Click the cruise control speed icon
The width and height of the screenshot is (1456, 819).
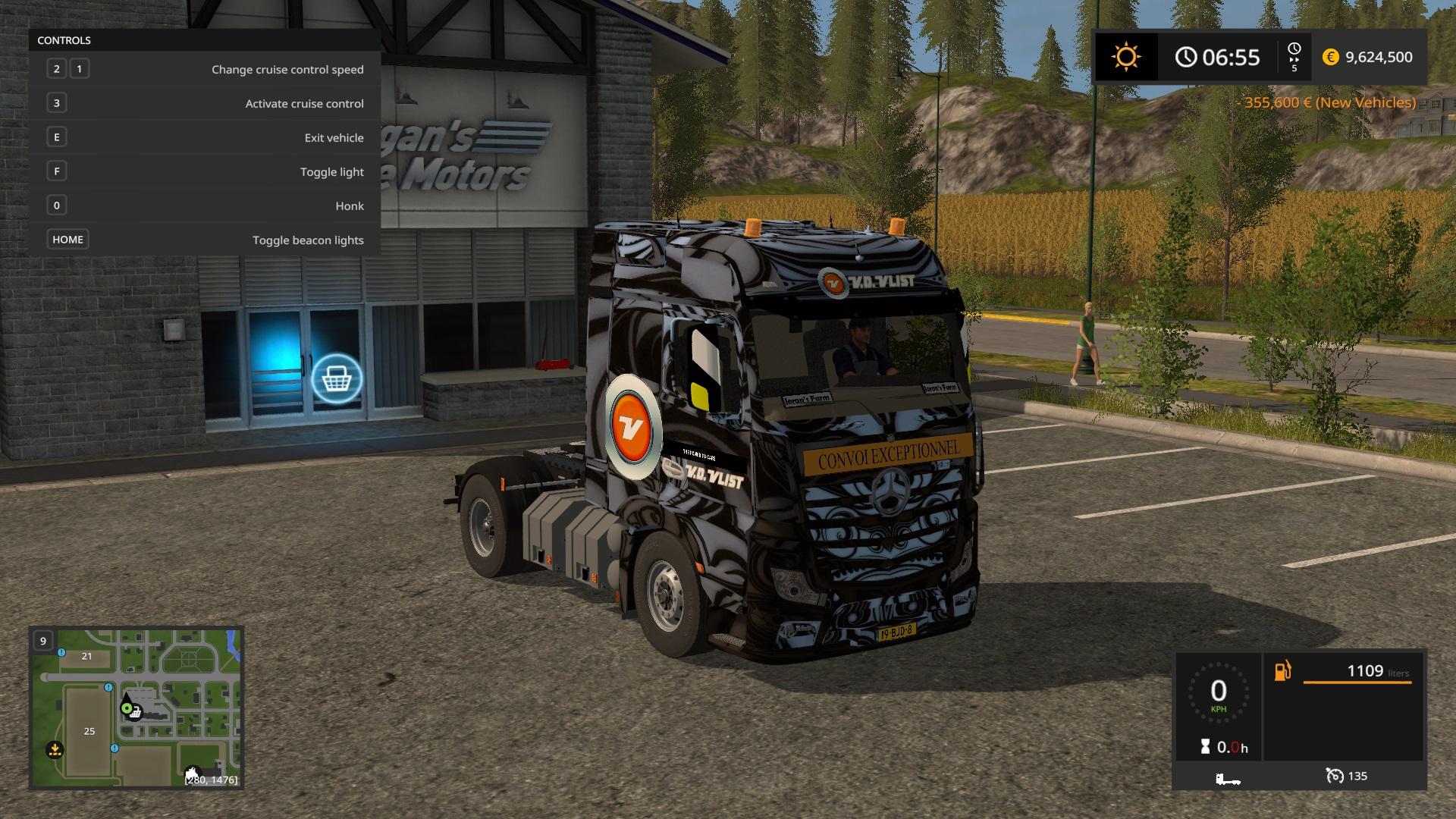pyautogui.click(x=1335, y=776)
